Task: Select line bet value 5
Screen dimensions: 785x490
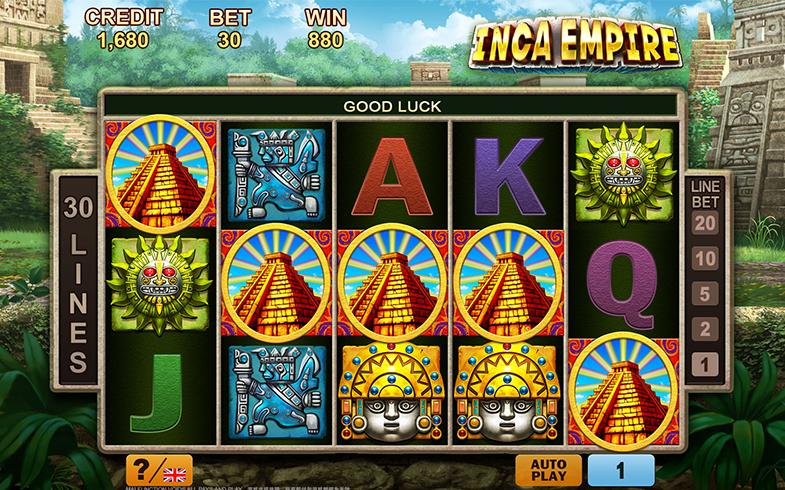Action: [706, 294]
